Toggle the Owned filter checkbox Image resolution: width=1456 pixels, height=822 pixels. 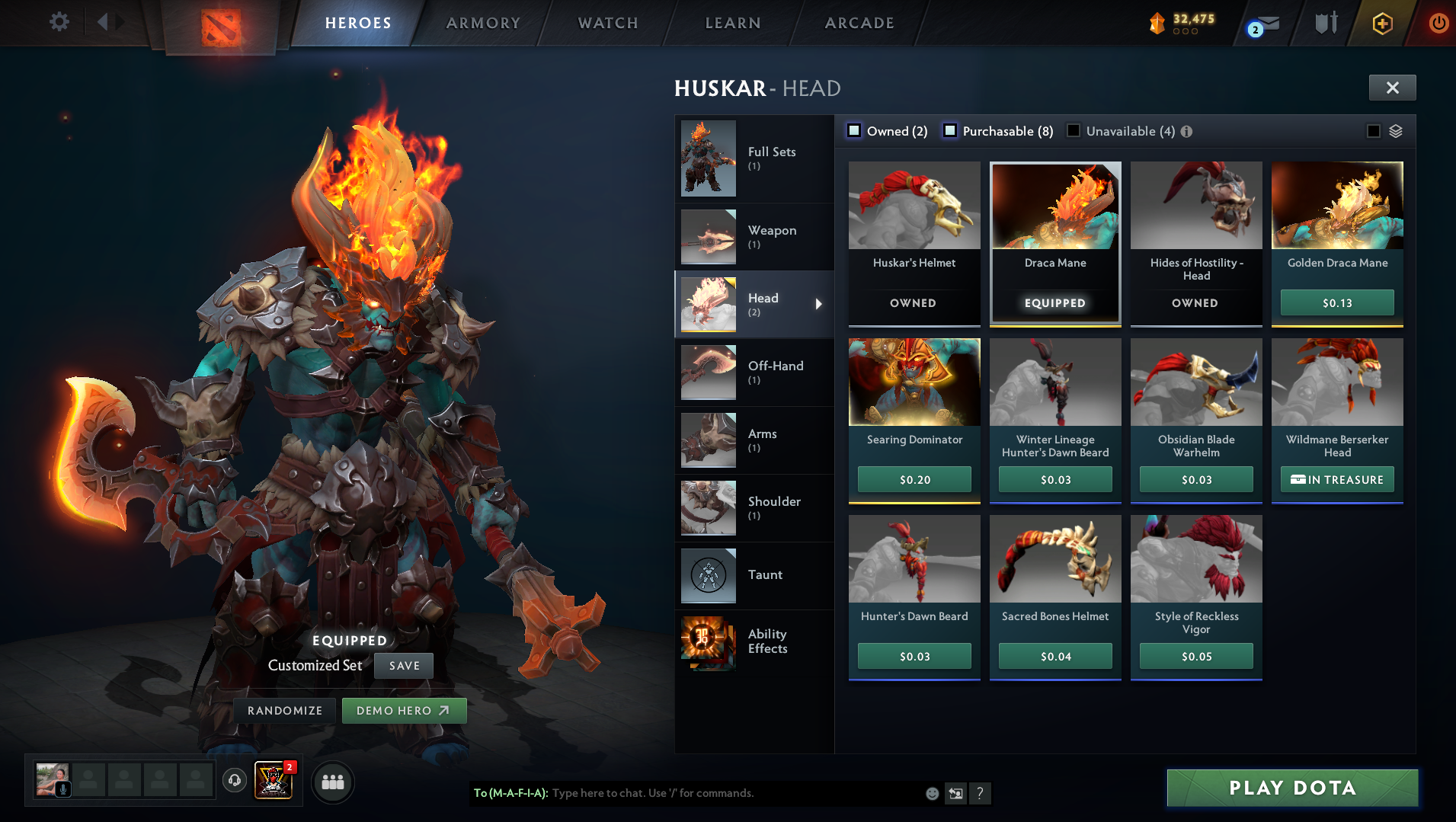854,131
